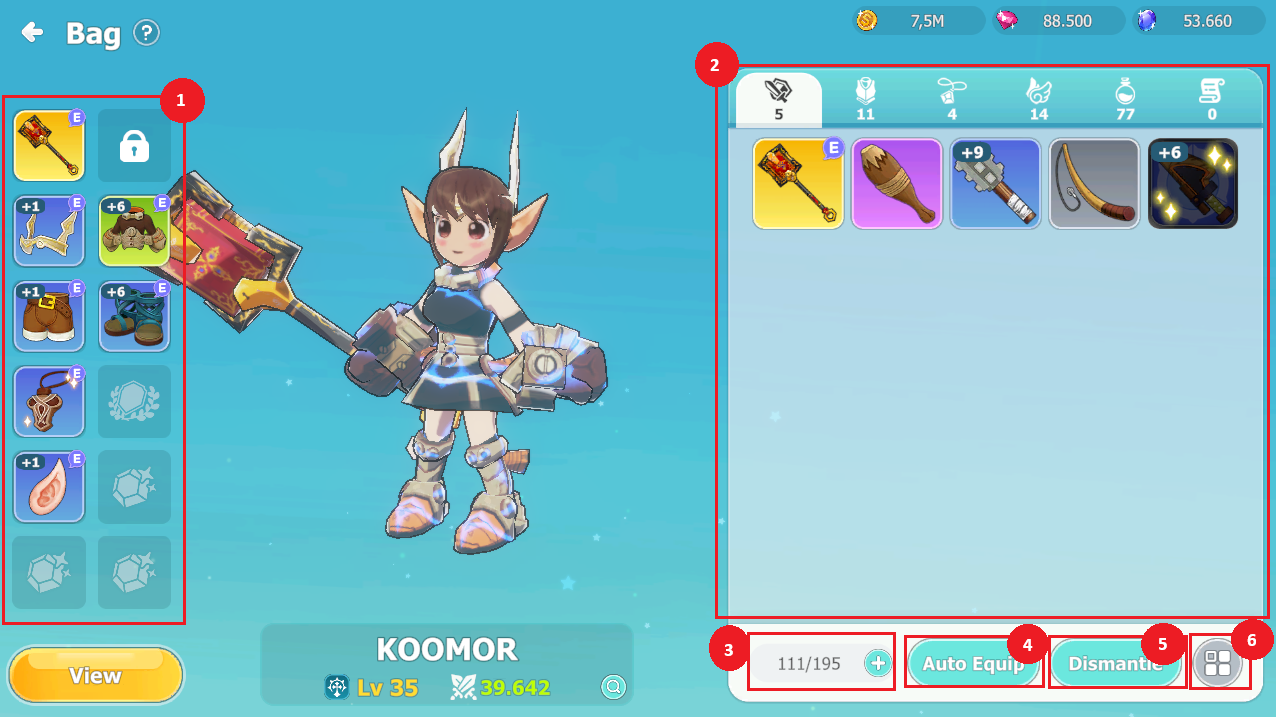This screenshot has height=717, width=1276.
Task: Select the wooden club in the bag
Action: [x=896, y=184]
